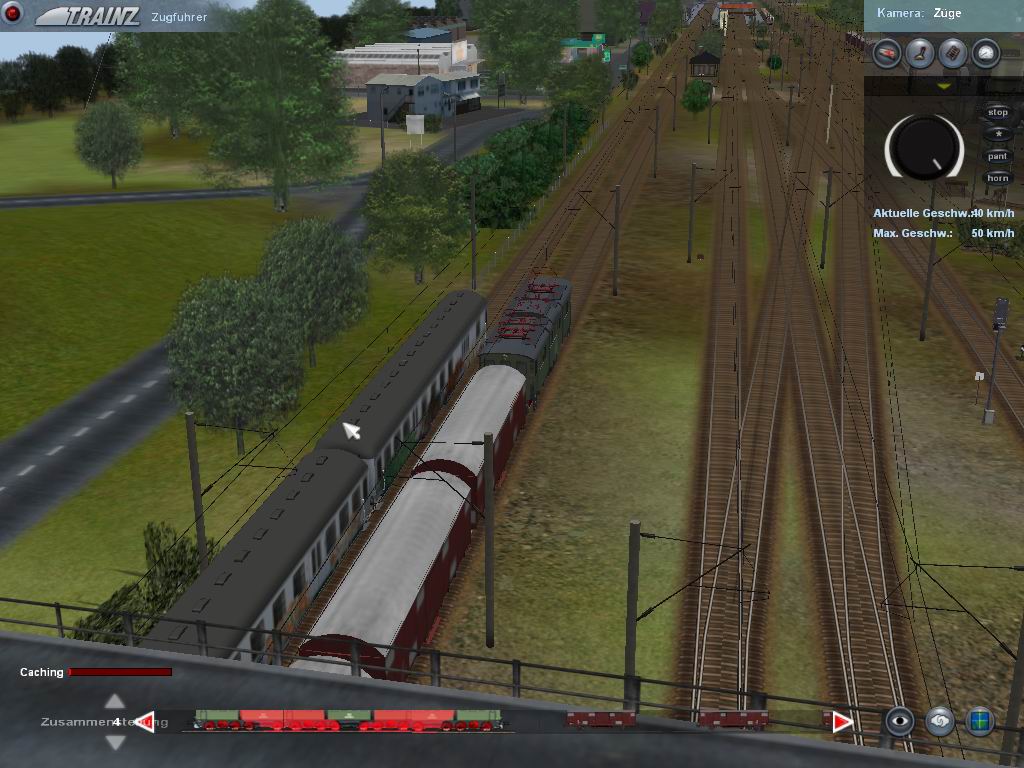Sound the horn button
1024x768 pixels.
(997, 178)
